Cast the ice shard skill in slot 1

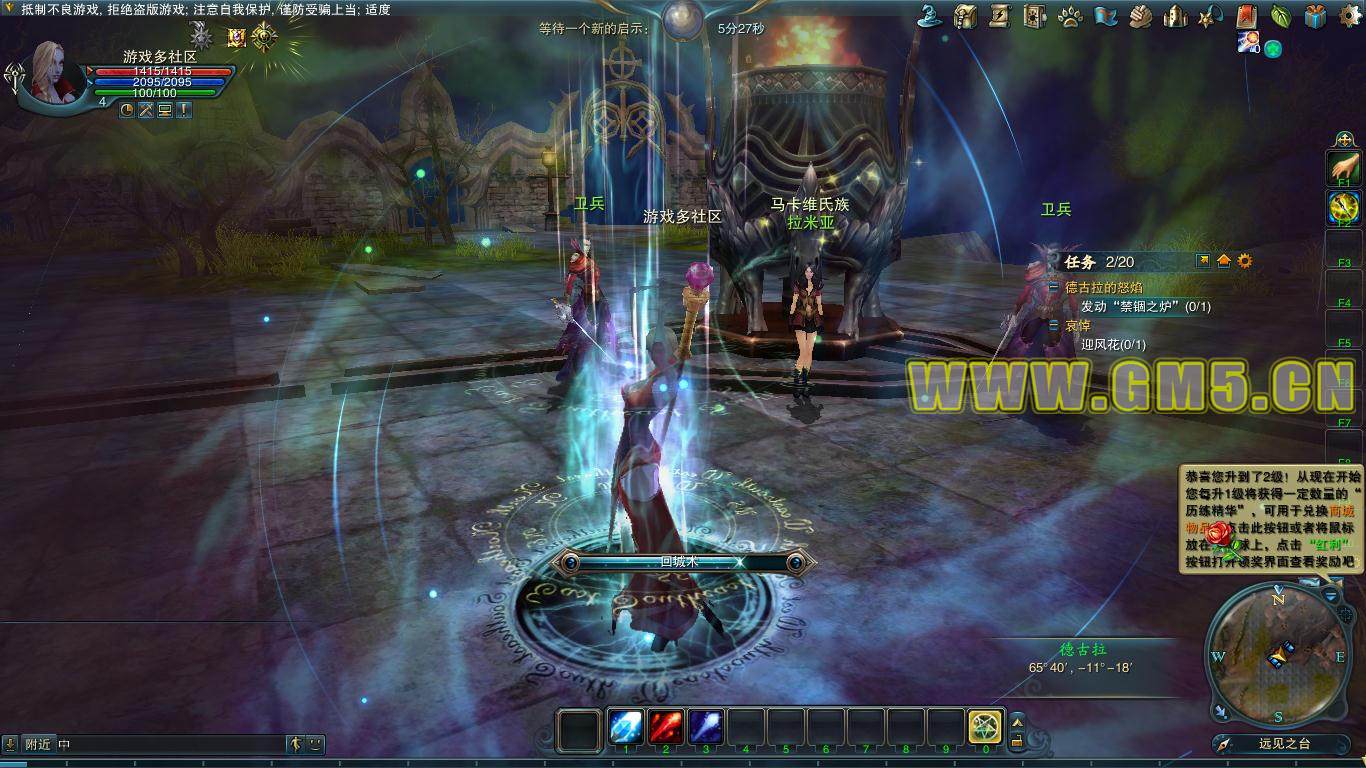pyautogui.click(x=627, y=727)
